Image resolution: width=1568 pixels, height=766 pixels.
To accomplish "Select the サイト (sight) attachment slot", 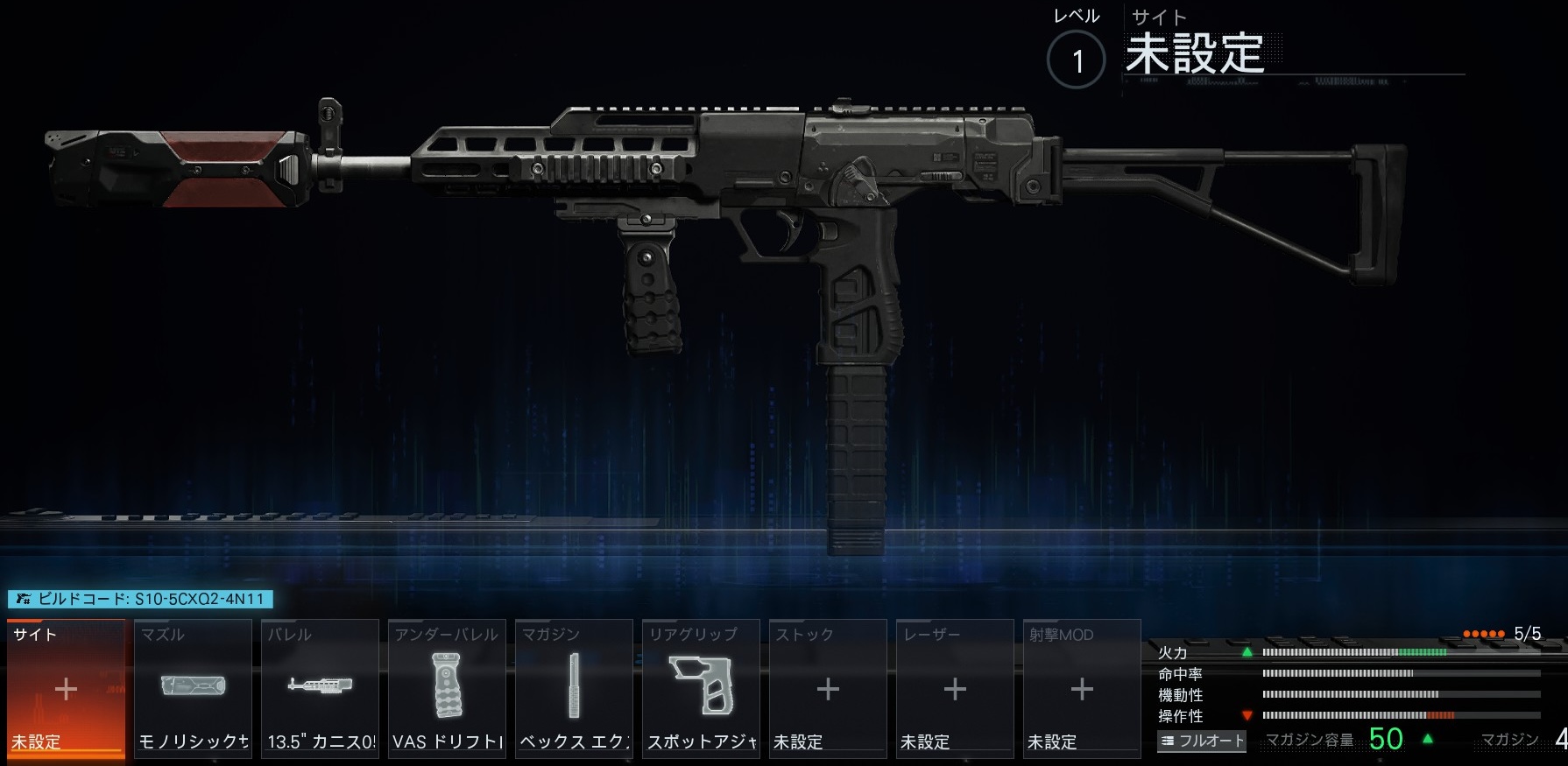I will coord(66,688).
